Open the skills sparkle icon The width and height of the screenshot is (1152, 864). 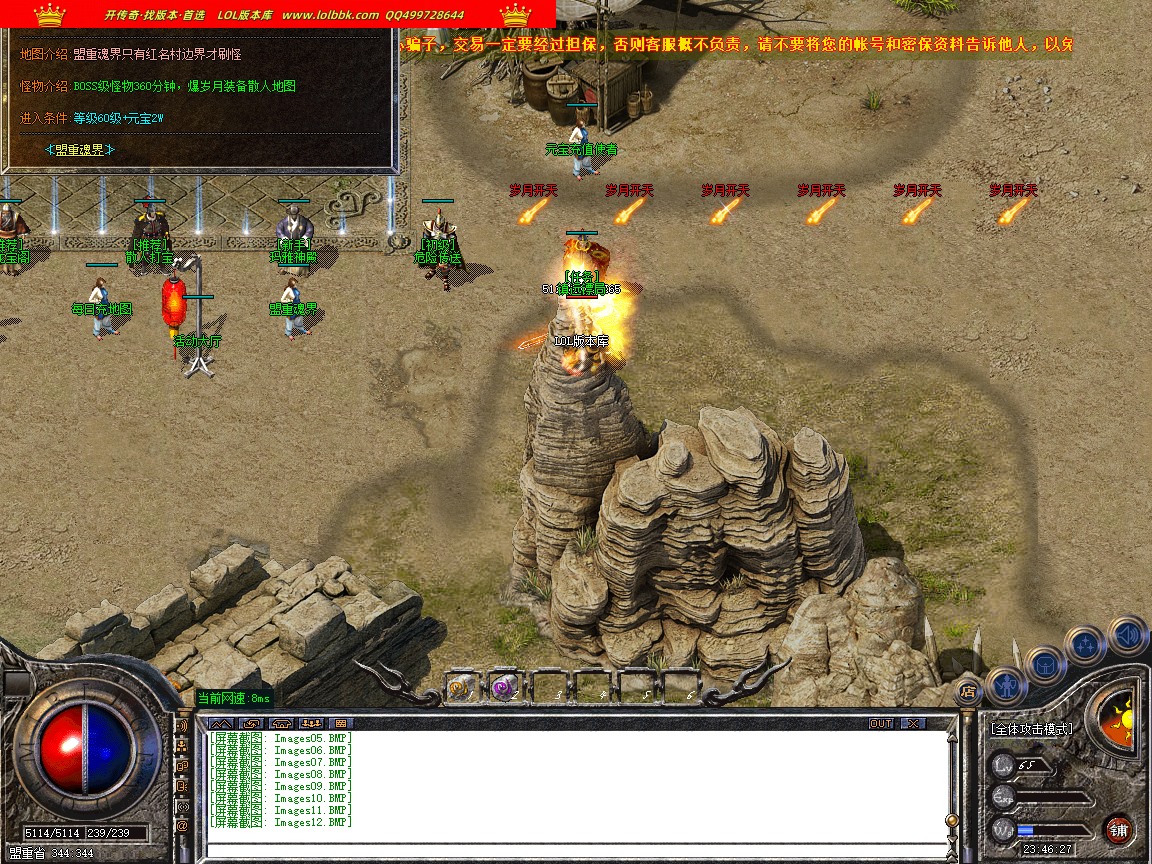[1086, 643]
